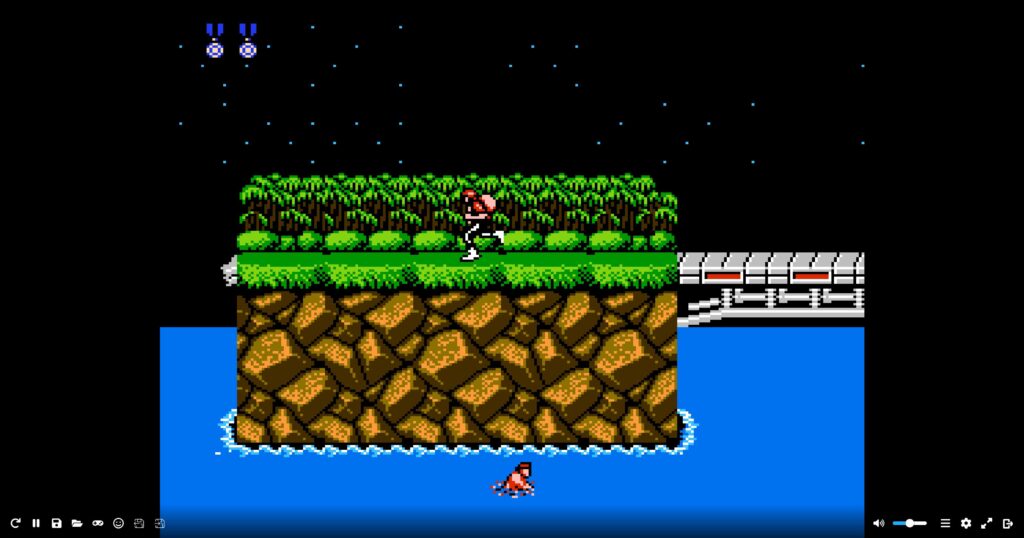Load state via the open folder icon
Screen dimensions: 1024x538
(77, 523)
